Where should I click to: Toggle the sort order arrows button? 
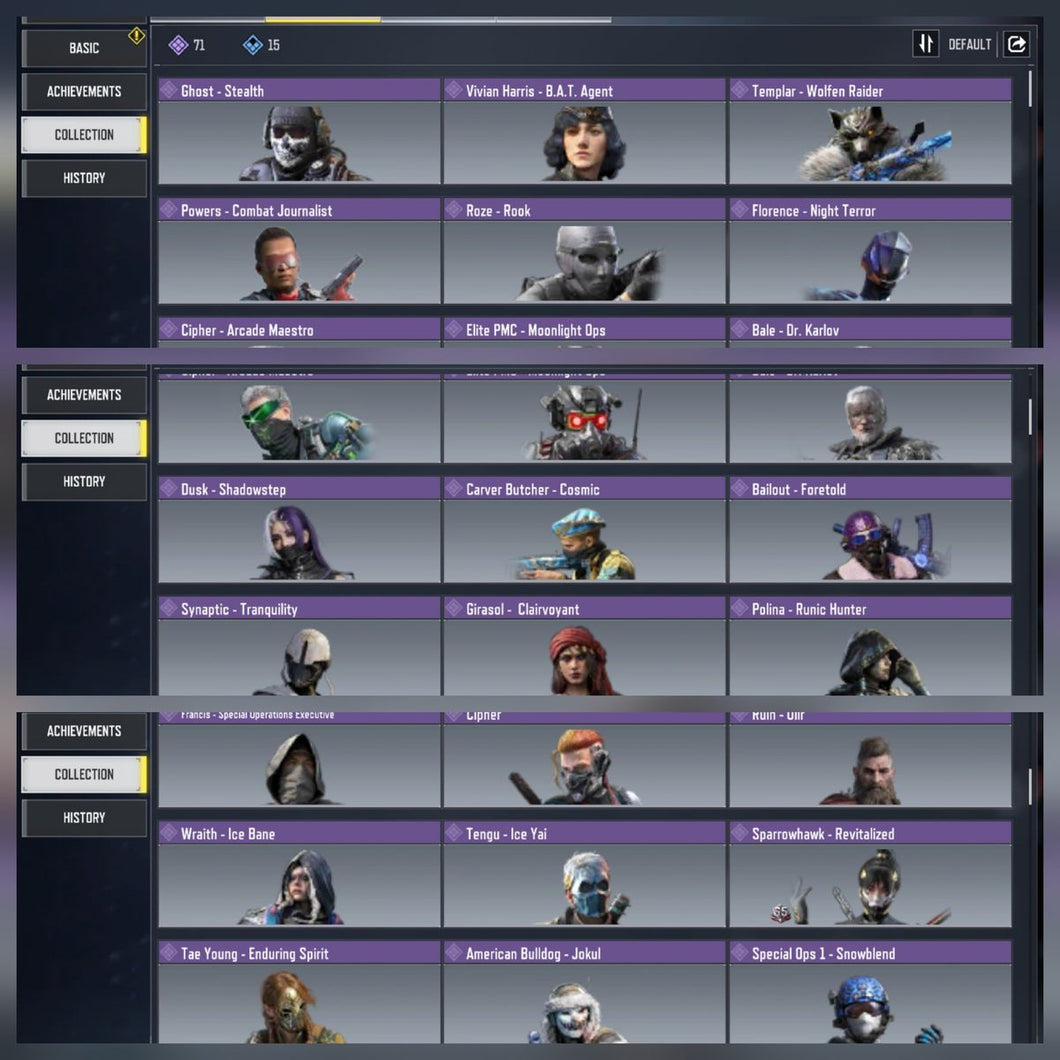(x=925, y=44)
